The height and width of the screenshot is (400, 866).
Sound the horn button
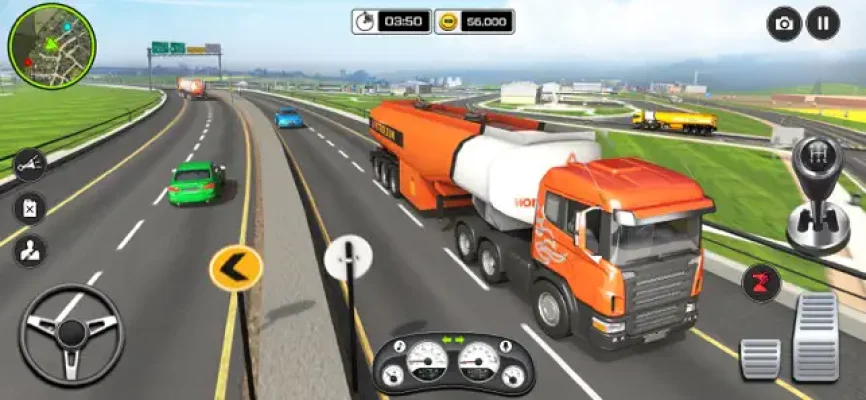29,165
